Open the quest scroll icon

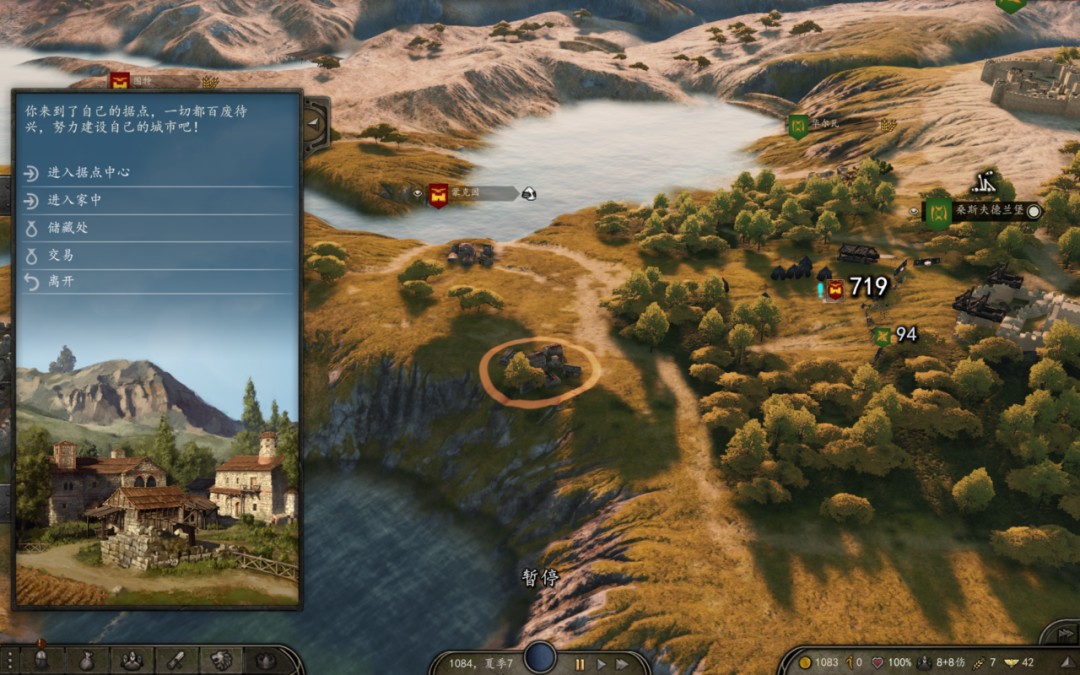pos(176,660)
